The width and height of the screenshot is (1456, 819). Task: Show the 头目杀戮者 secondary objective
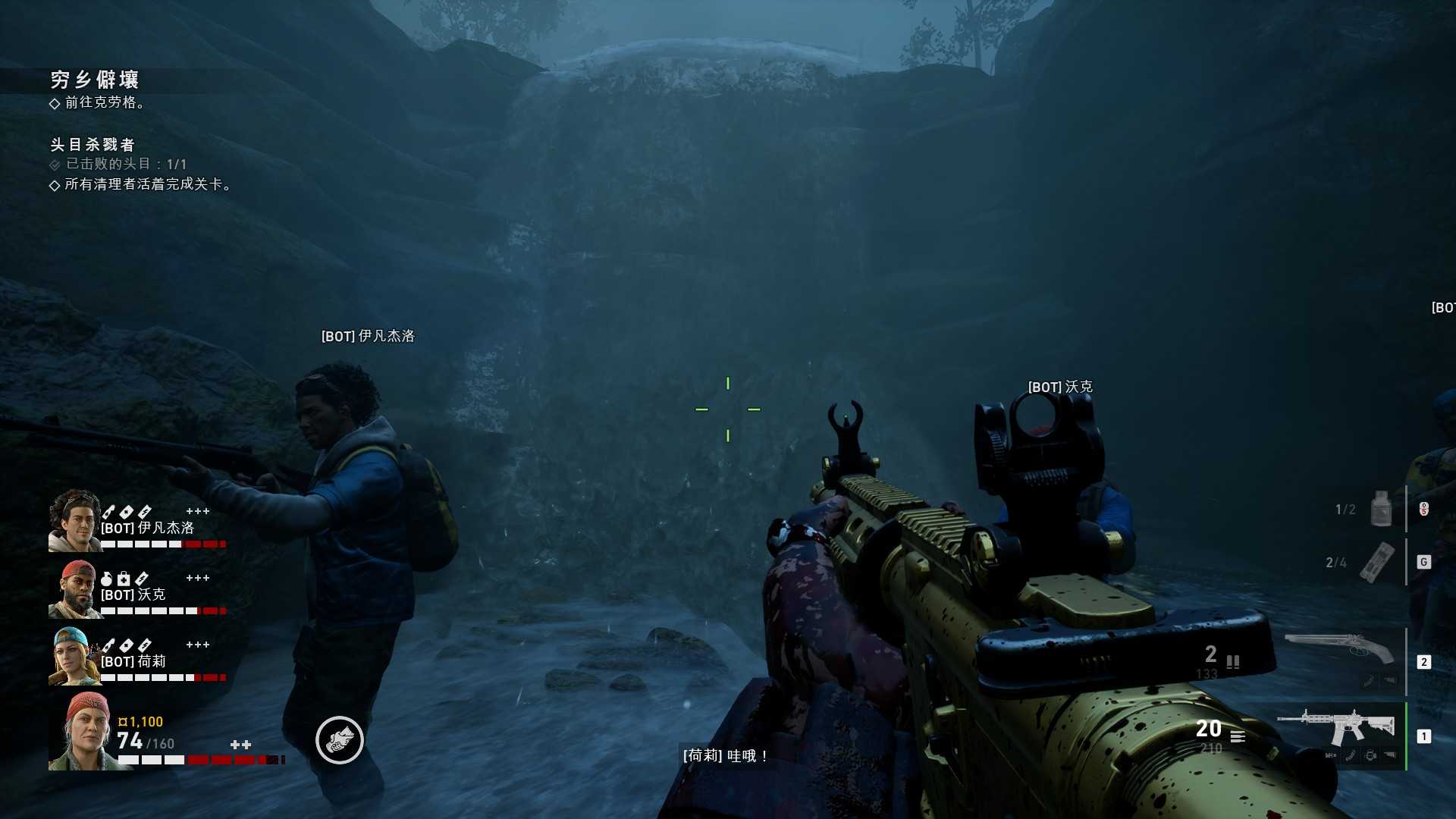[93, 144]
